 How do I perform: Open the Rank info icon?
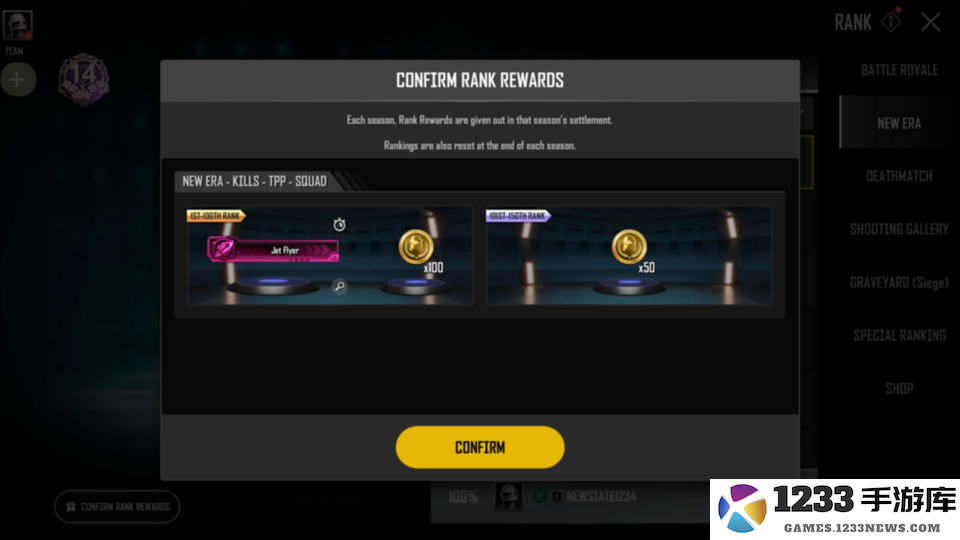point(889,22)
